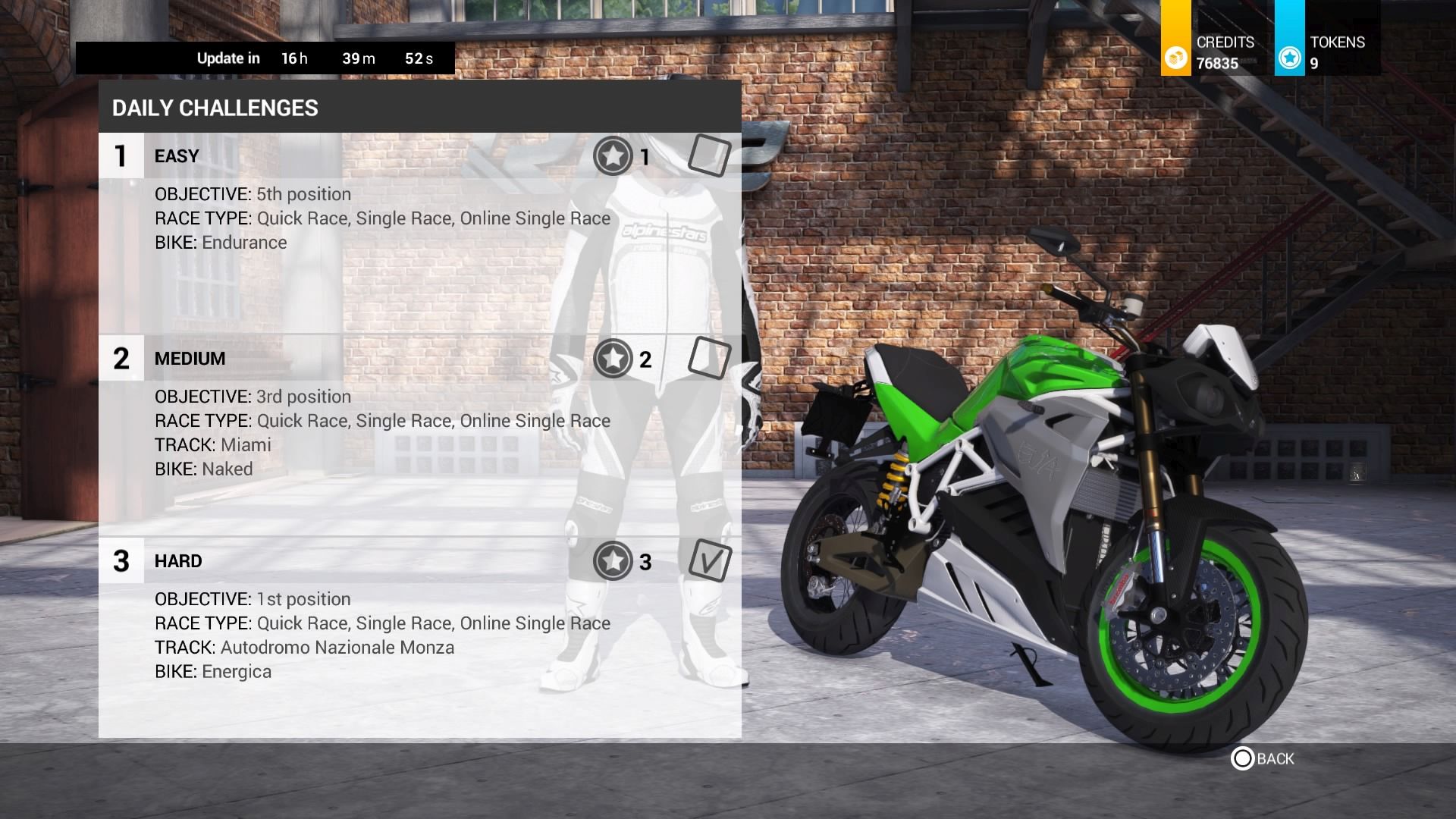Image resolution: width=1456 pixels, height=819 pixels.
Task: Expand the Easy challenge details
Action: [x=176, y=155]
